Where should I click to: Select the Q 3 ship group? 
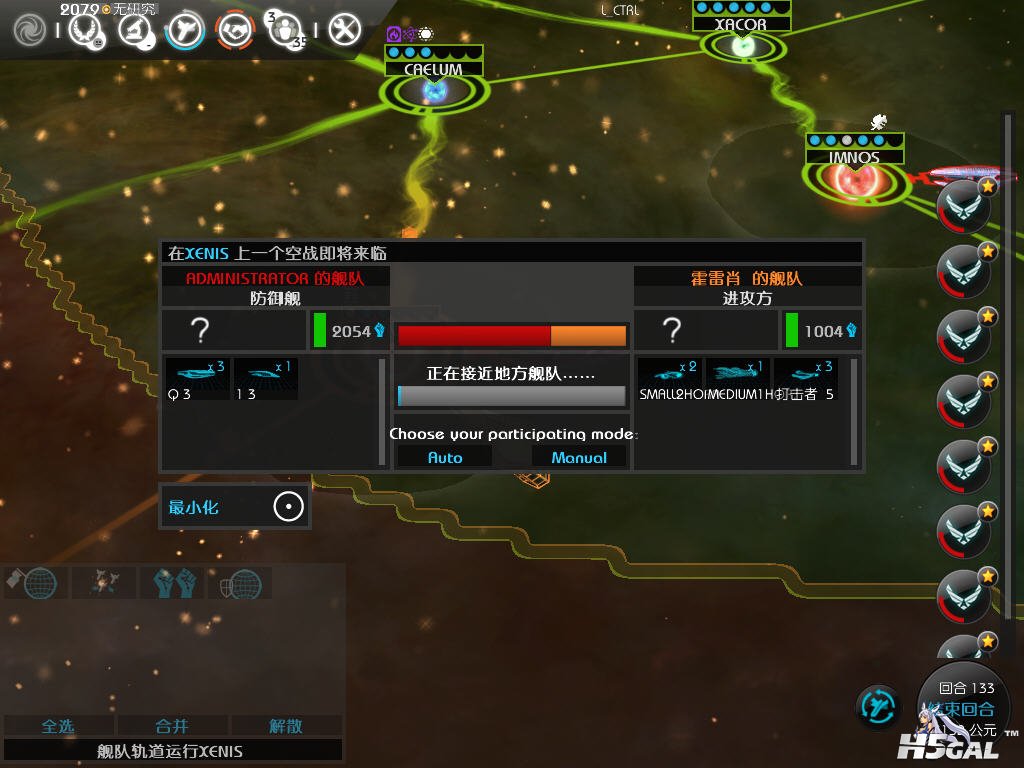(x=196, y=379)
